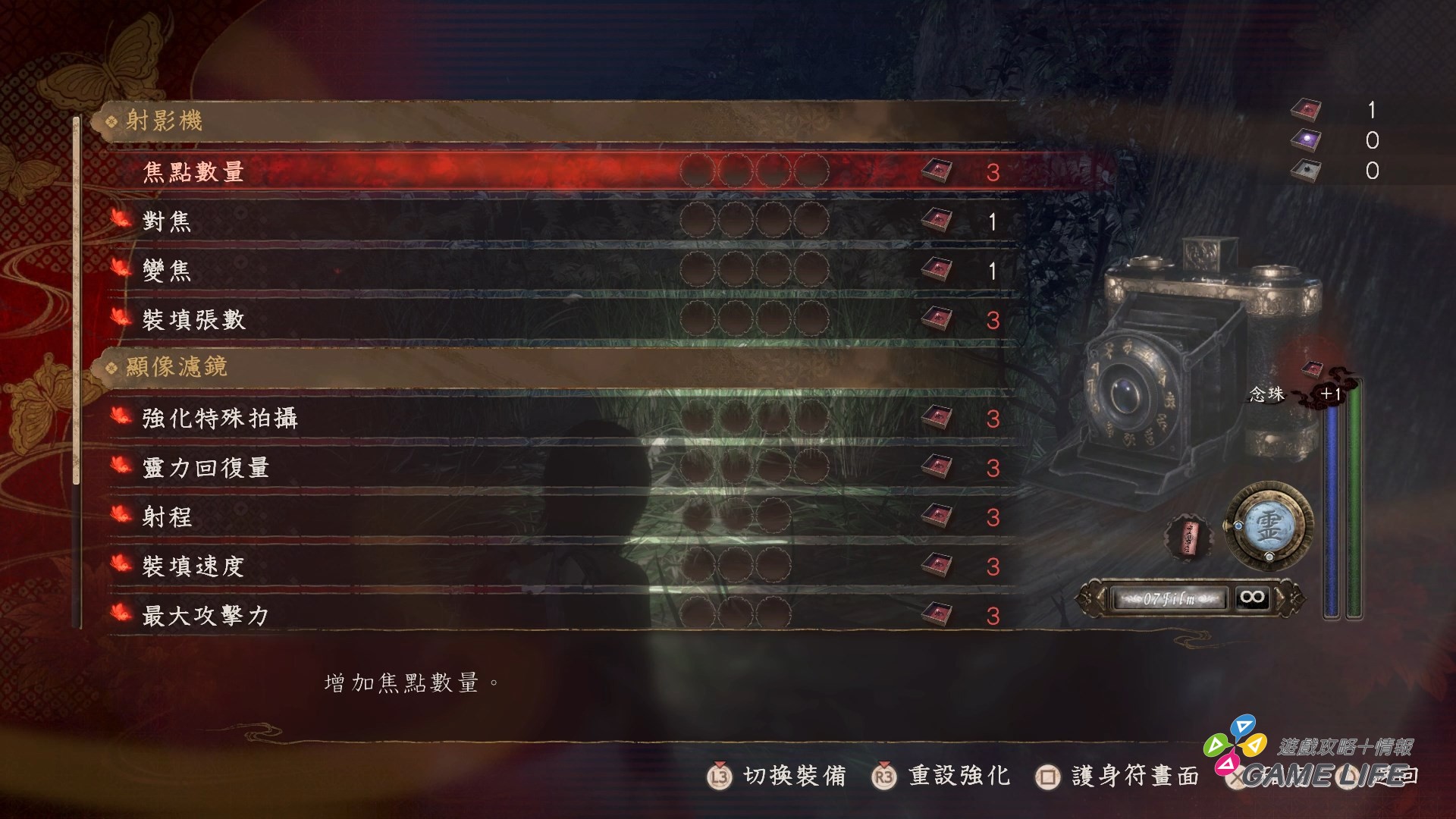The height and width of the screenshot is (819, 1456).
Task: Toggle the fourth pip of 最大攻擊力
Action: [x=813, y=616]
